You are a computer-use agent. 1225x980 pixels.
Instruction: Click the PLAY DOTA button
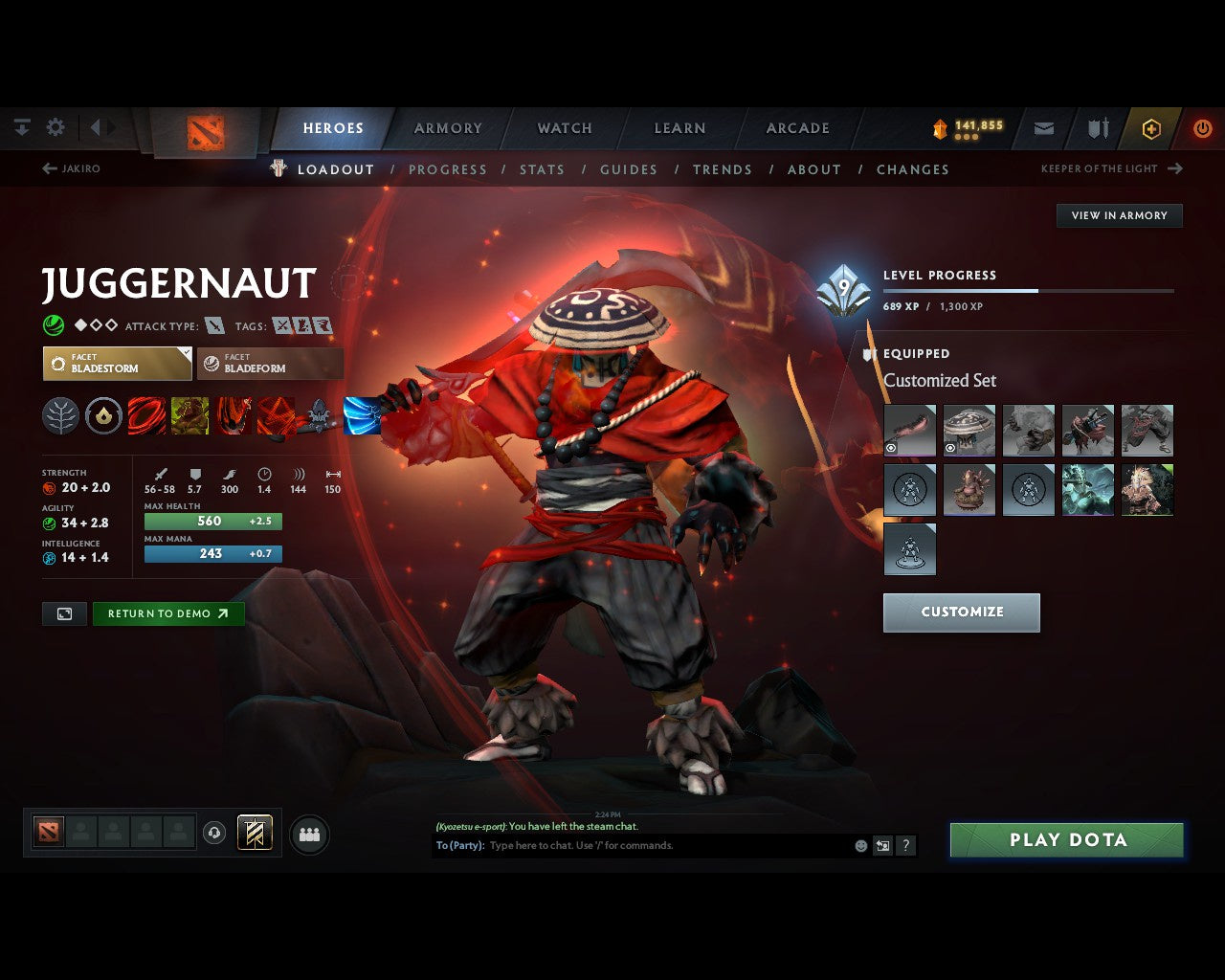pyautogui.click(x=1066, y=839)
